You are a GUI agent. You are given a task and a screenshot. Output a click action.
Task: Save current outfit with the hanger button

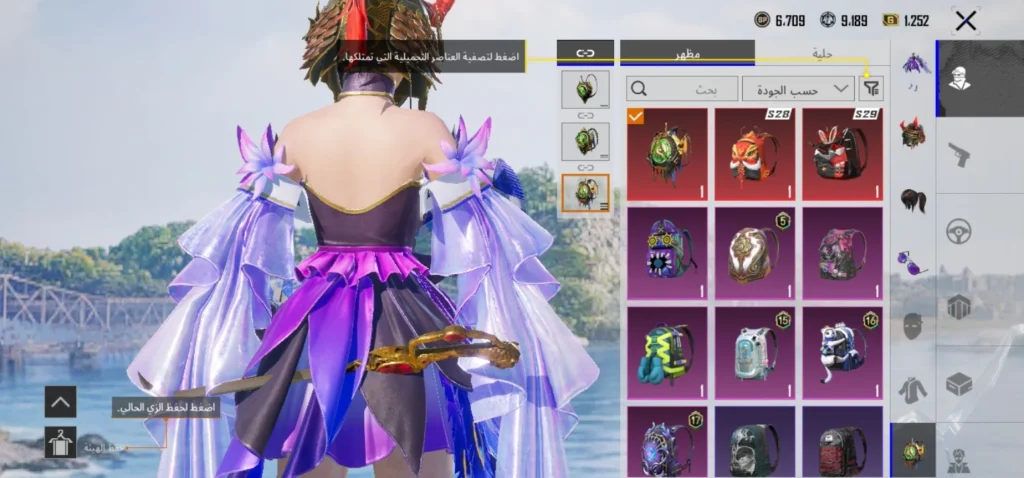(60, 441)
